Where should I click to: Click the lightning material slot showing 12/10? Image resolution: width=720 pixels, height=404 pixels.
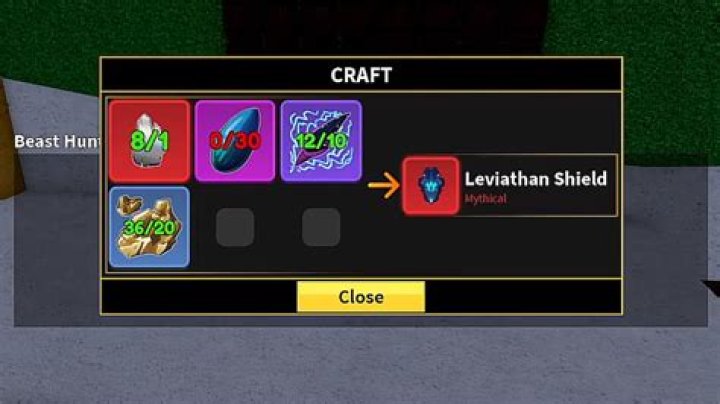coord(321,141)
